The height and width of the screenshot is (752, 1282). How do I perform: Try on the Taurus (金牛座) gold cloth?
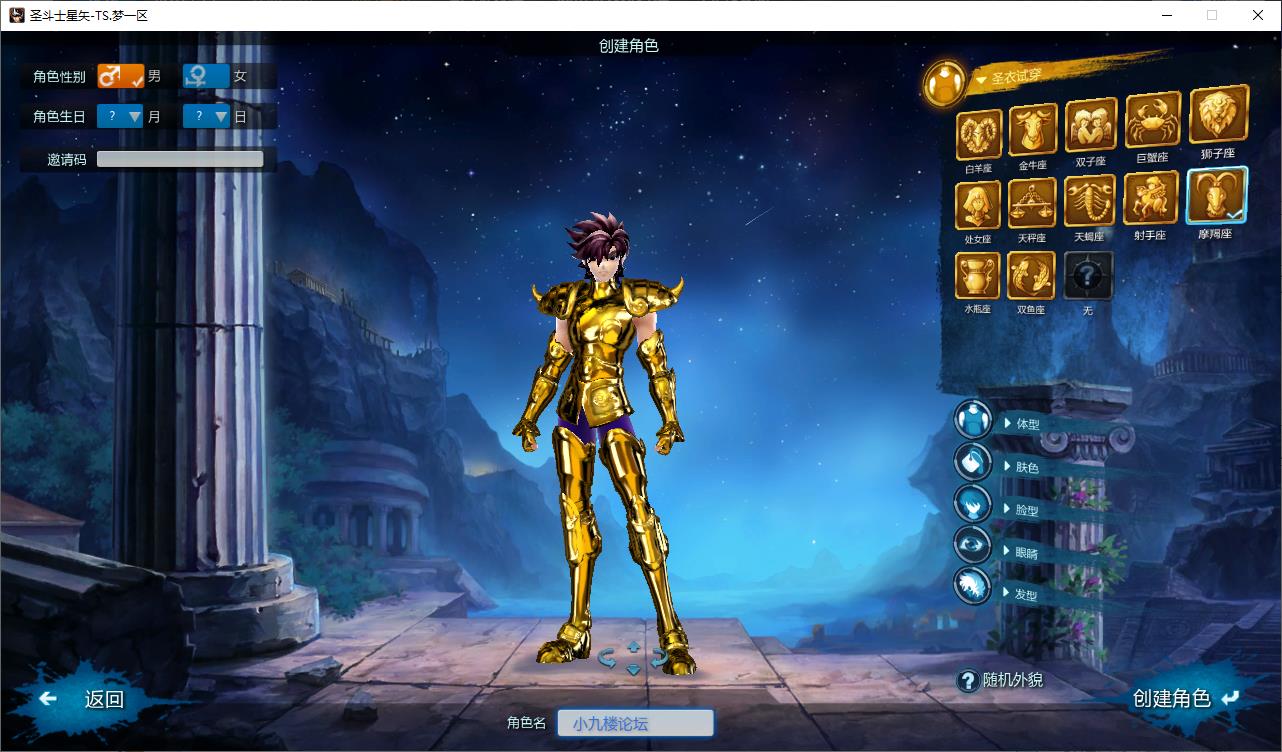click(1033, 130)
